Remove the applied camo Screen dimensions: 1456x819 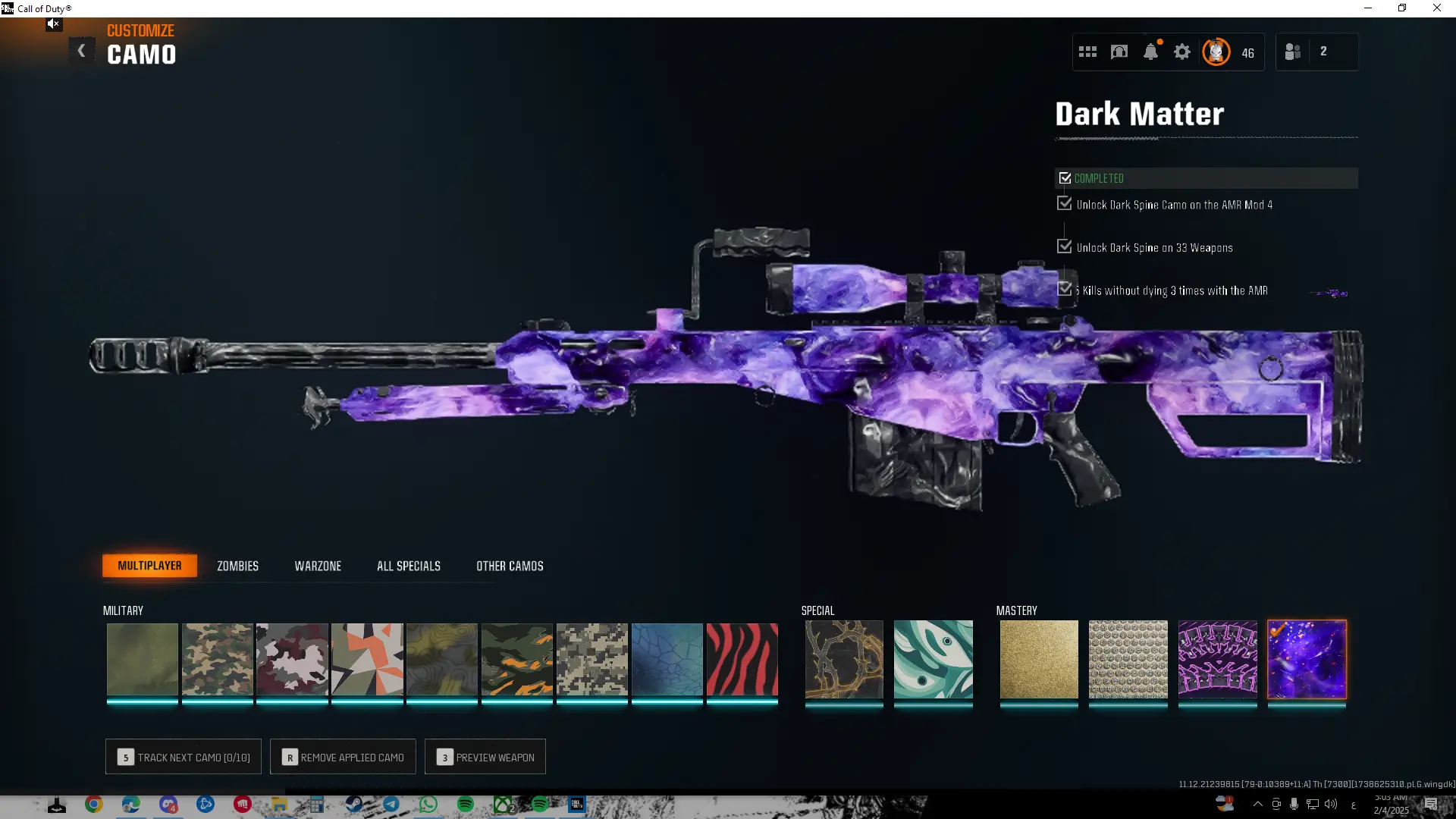click(x=343, y=757)
